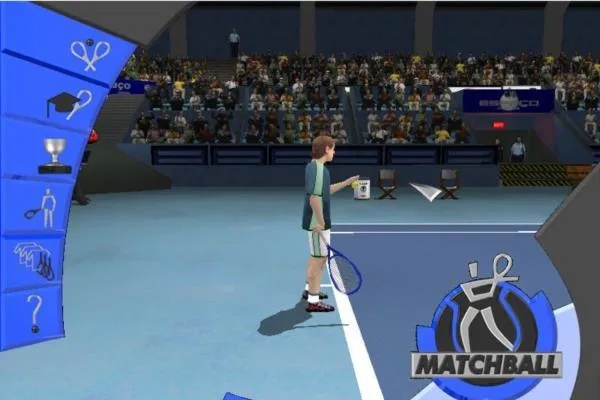
Task: Click the Matchball logo emblem
Action: pos(485,322)
